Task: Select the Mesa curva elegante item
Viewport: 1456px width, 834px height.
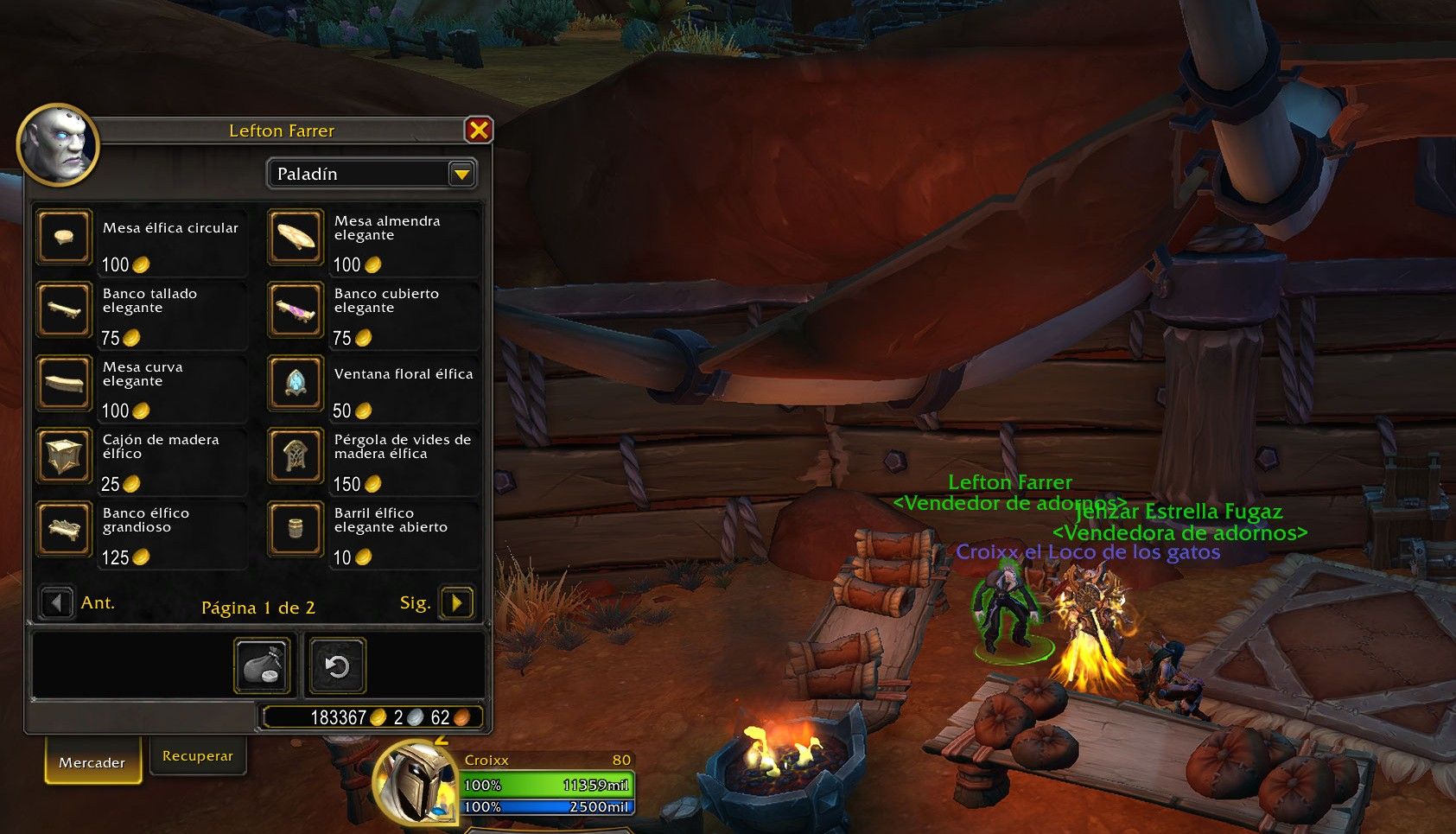Action: [x=64, y=383]
